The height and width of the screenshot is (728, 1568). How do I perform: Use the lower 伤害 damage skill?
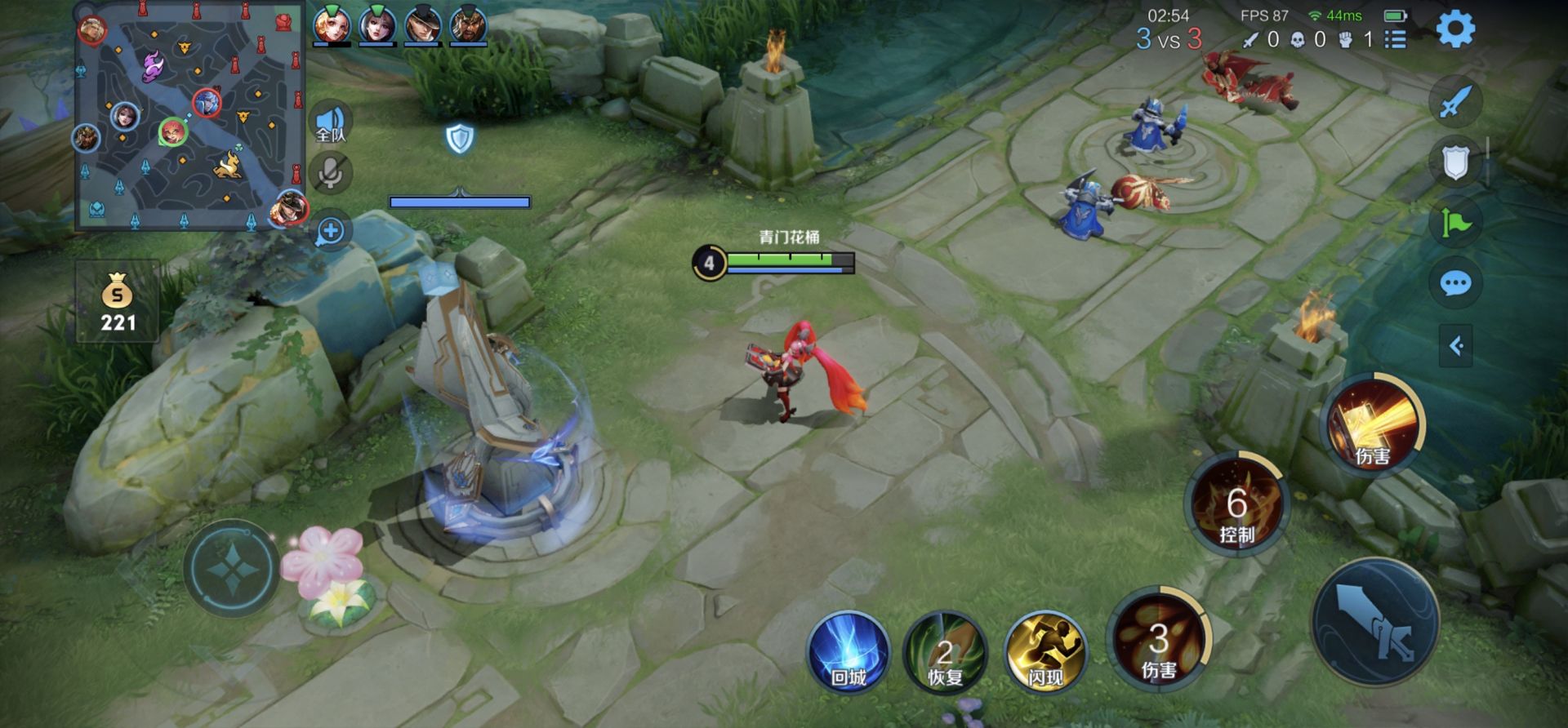tap(1158, 639)
